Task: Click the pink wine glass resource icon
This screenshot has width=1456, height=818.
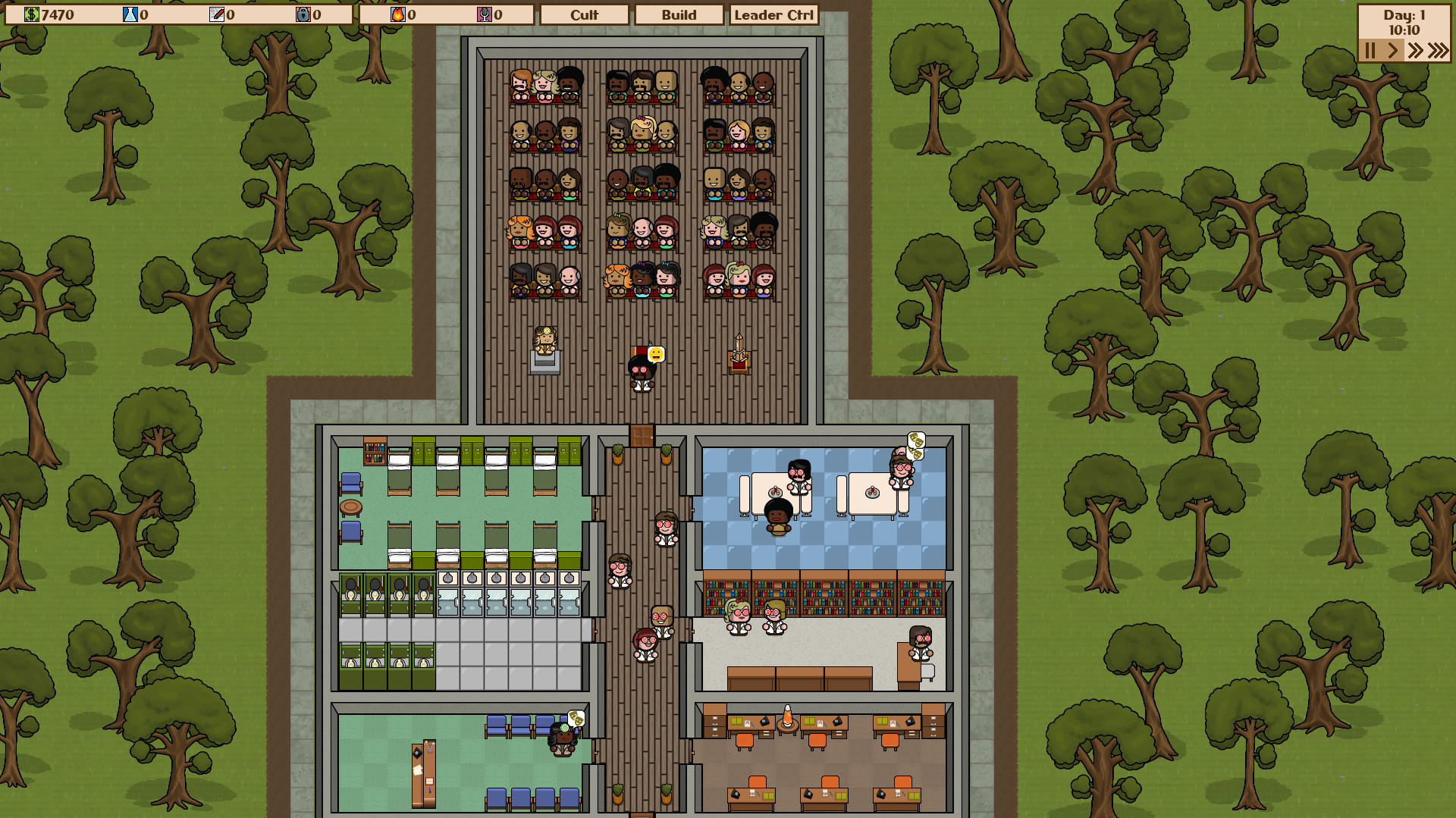Action: click(x=484, y=13)
